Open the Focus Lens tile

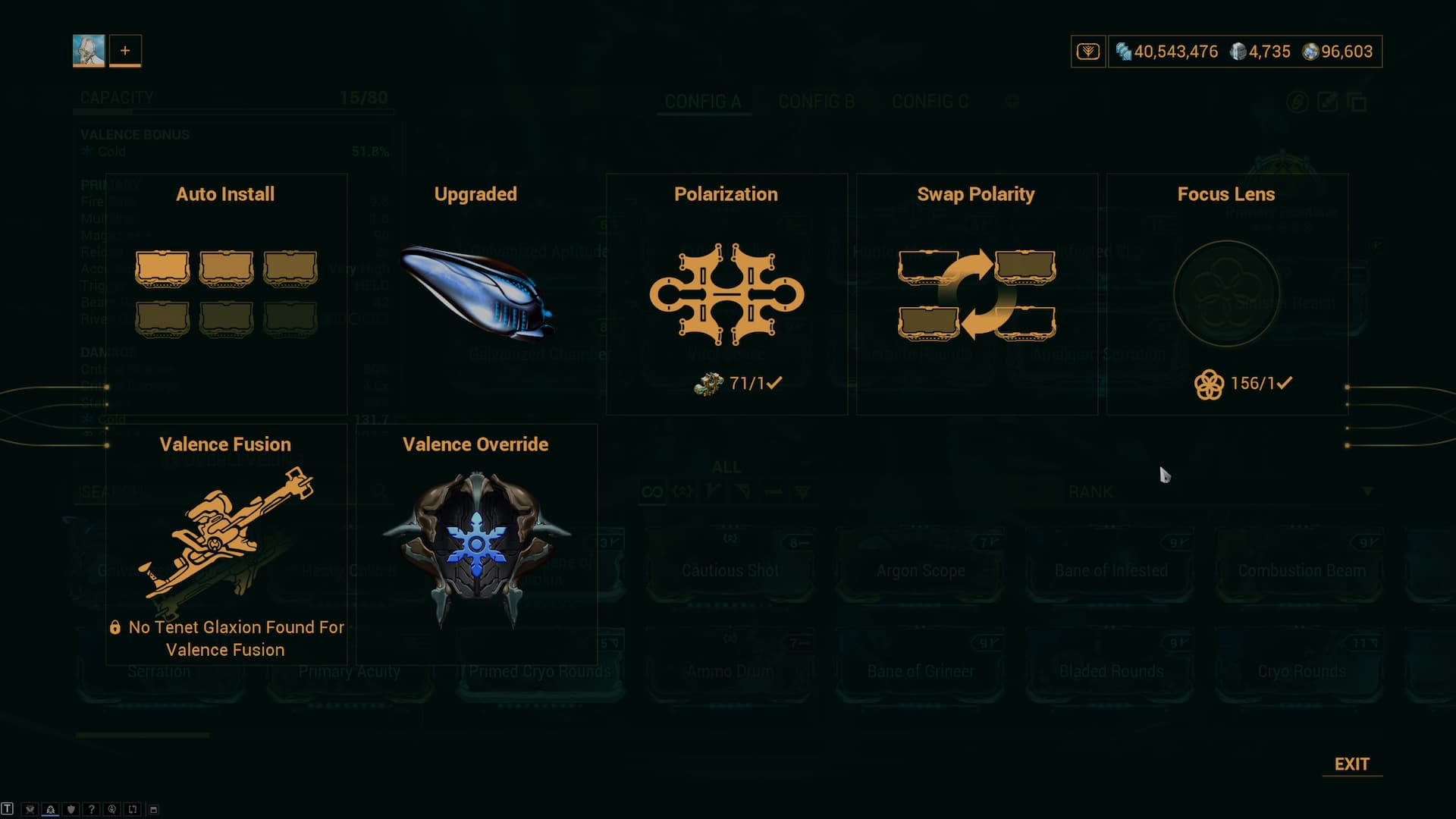click(1226, 293)
